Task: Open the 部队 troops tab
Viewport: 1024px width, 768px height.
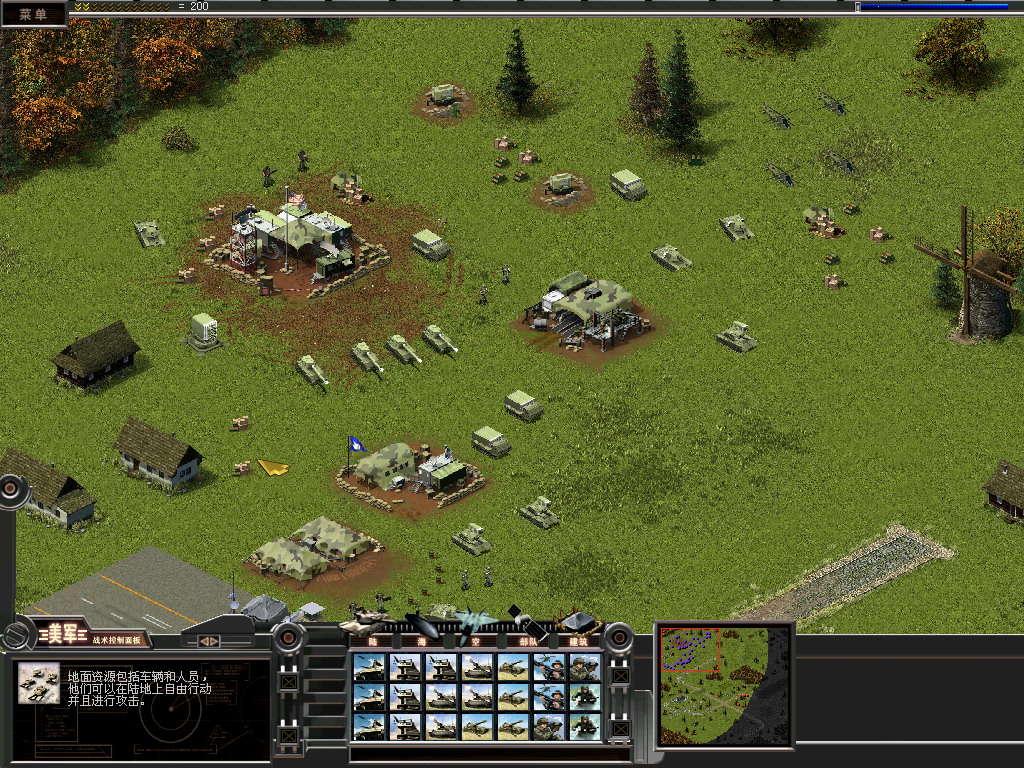Action: (526, 641)
